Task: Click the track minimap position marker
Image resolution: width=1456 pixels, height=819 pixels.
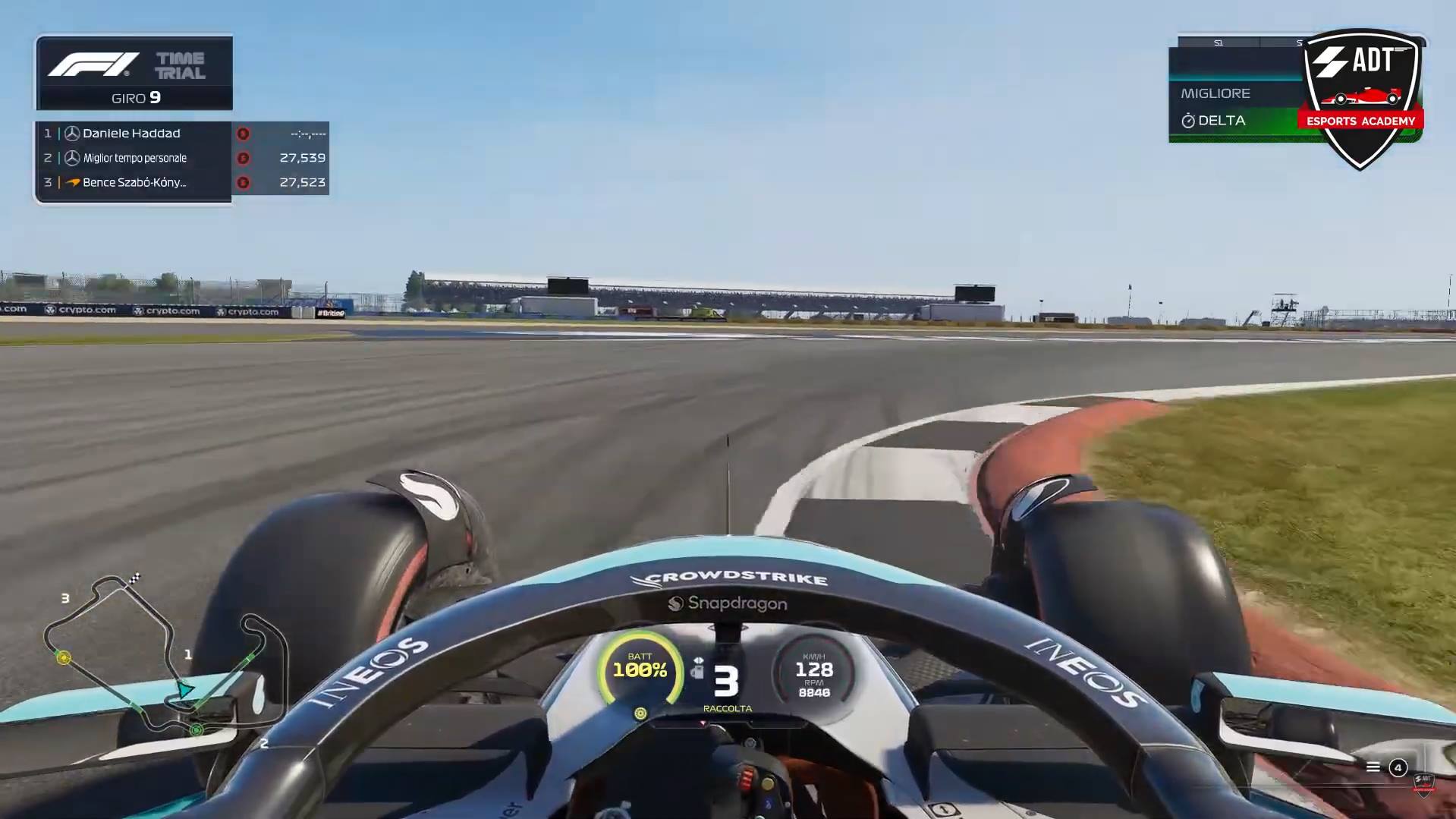Action: (186, 691)
